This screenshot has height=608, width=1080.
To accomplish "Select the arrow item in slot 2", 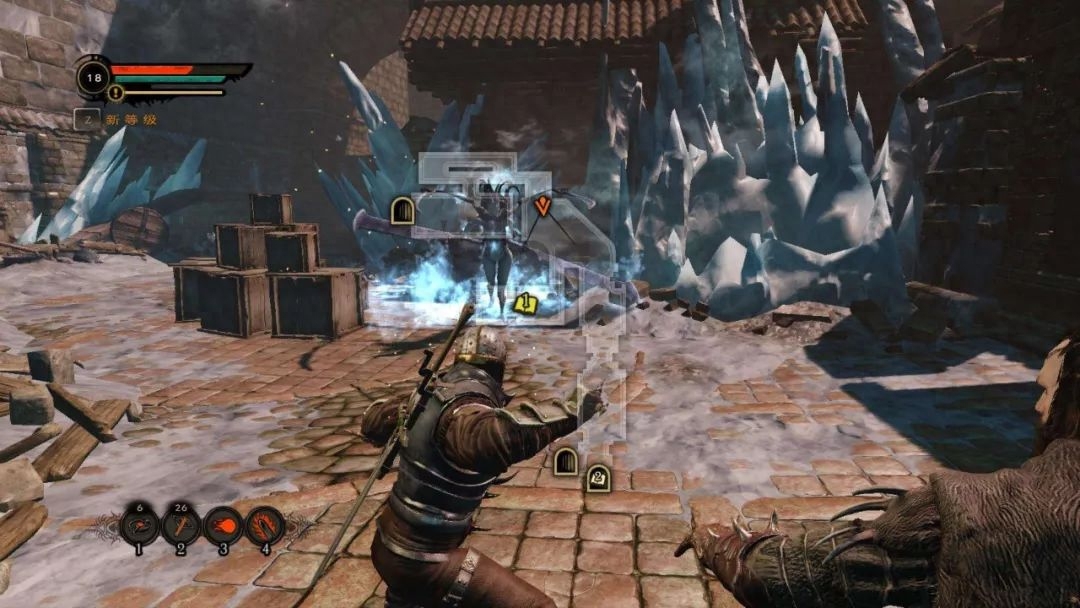I will coord(181,526).
